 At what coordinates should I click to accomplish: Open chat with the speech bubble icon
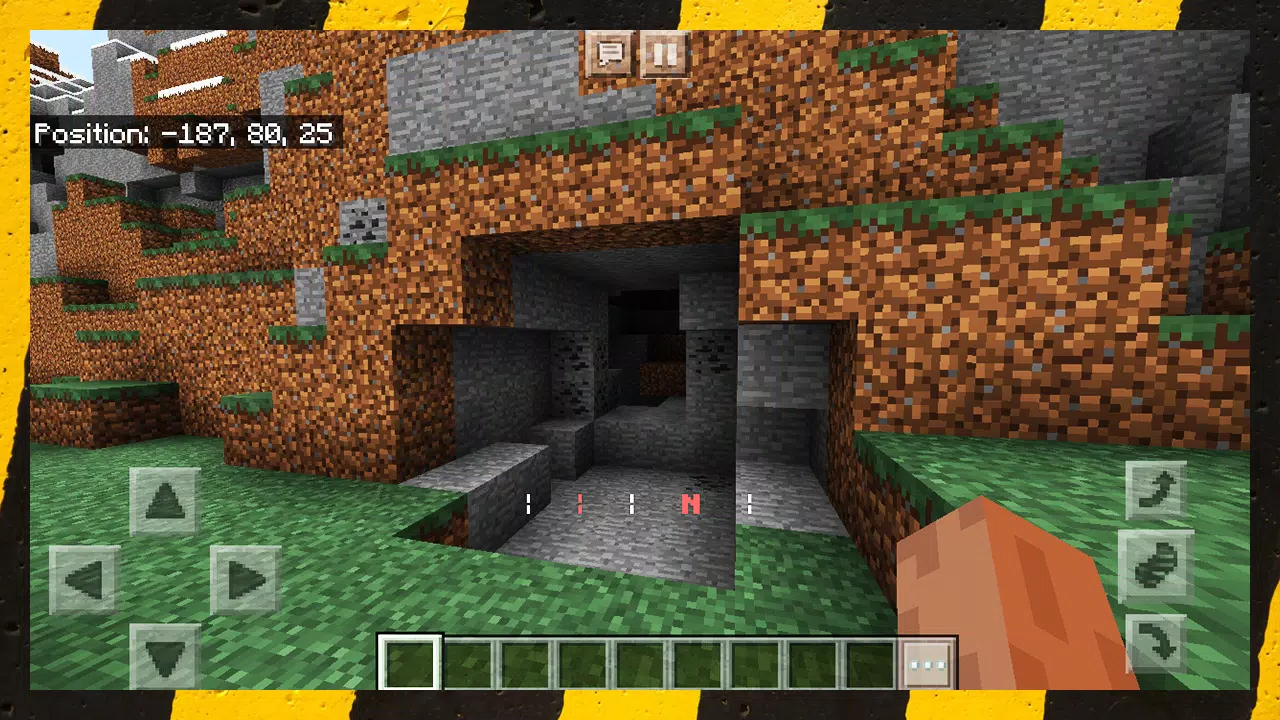610,55
